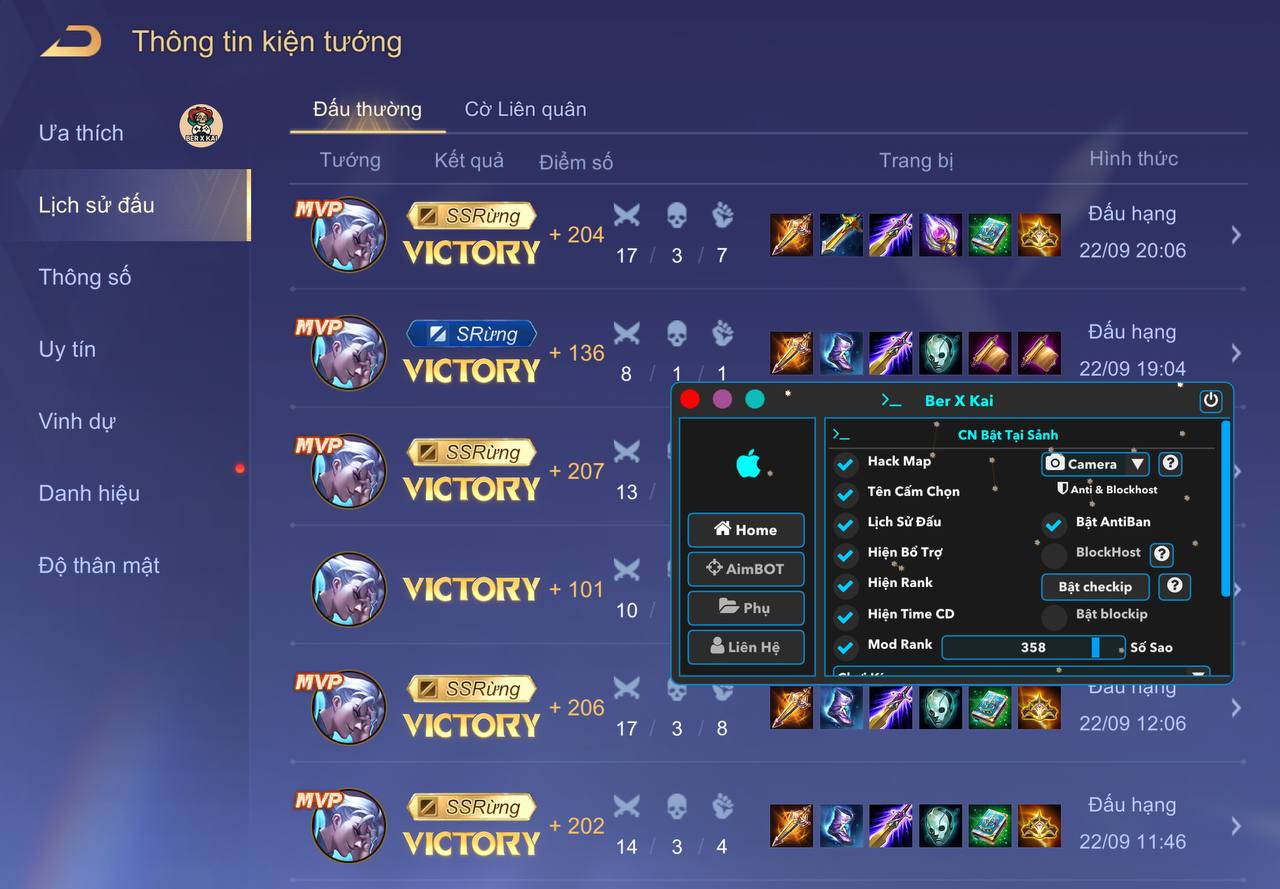Select the Độ thân mật entry
The width and height of the screenshot is (1280, 889).
99,565
